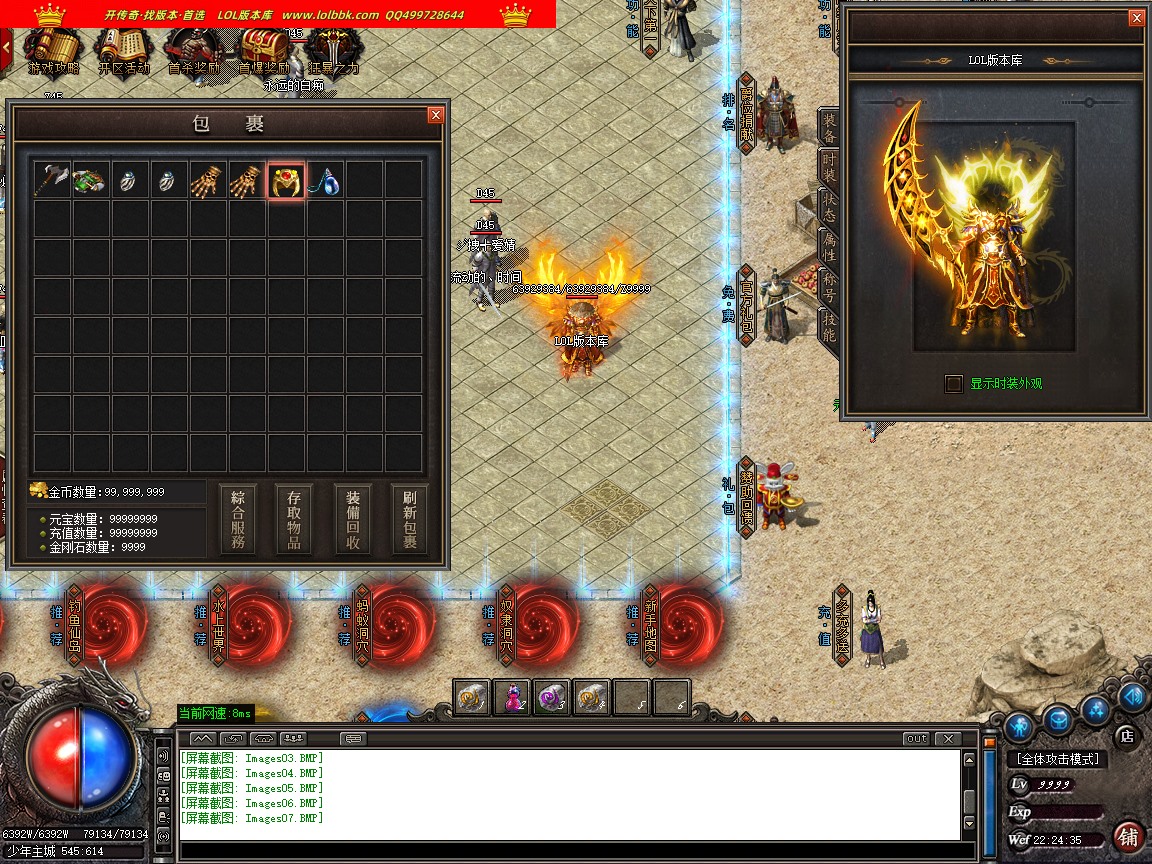The width and height of the screenshot is (1152, 864).
Task: Use the red potion in hotbar slot 2
Action: click(512, 697)
